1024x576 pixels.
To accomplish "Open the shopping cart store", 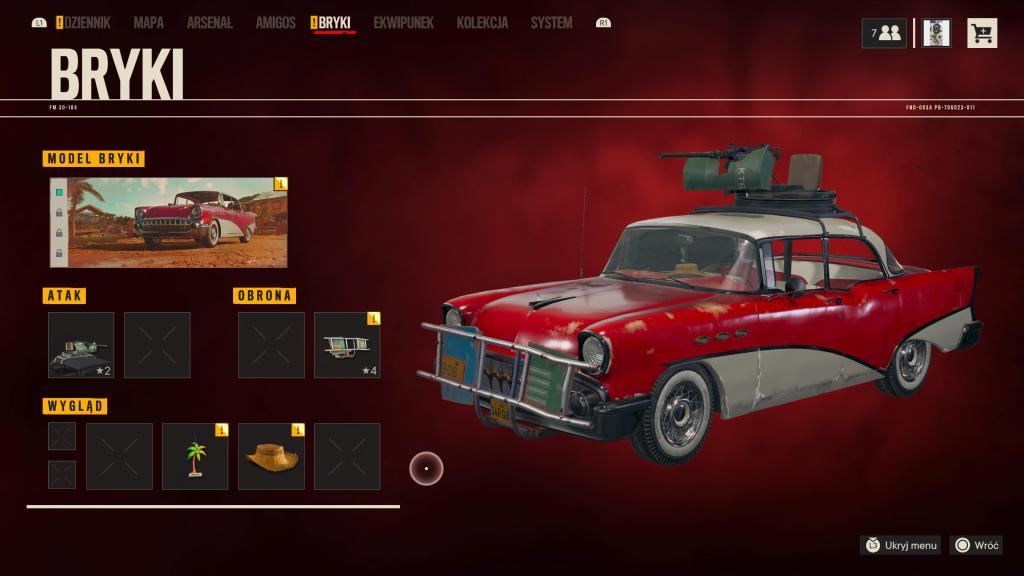I will 982,33.
